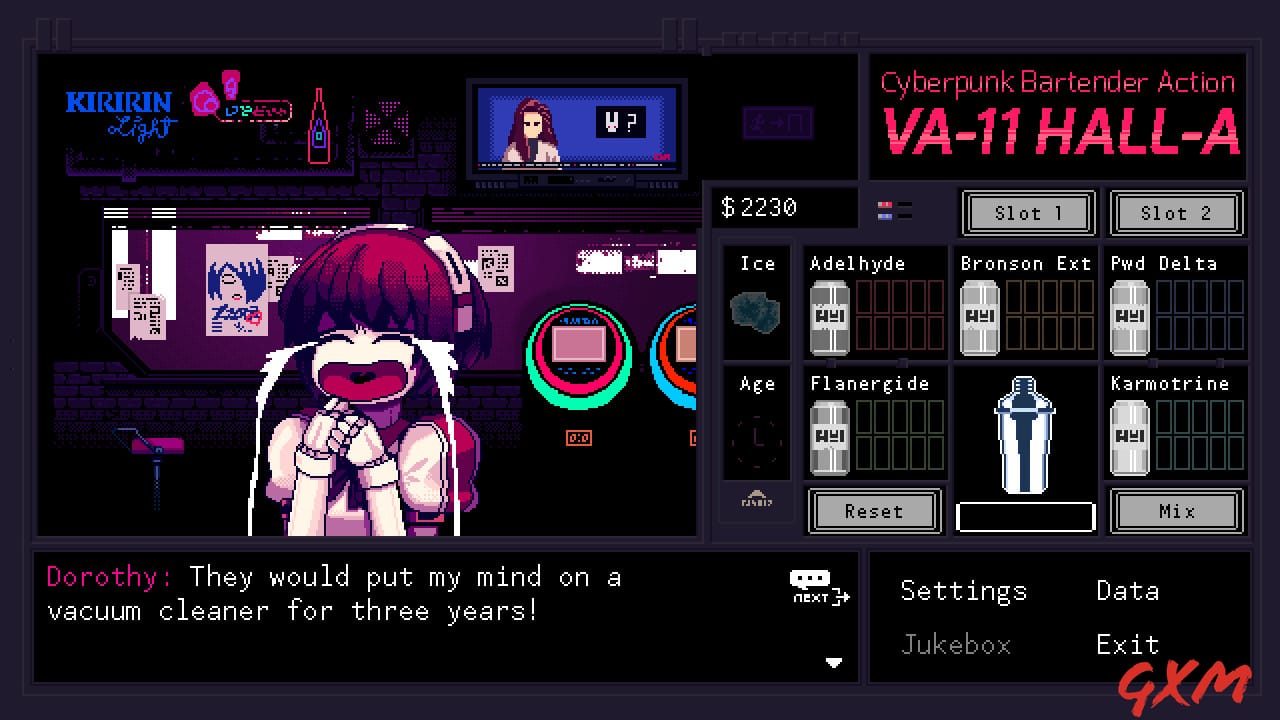
Task: Switch to Slot 2
Action: point(1176,213)
